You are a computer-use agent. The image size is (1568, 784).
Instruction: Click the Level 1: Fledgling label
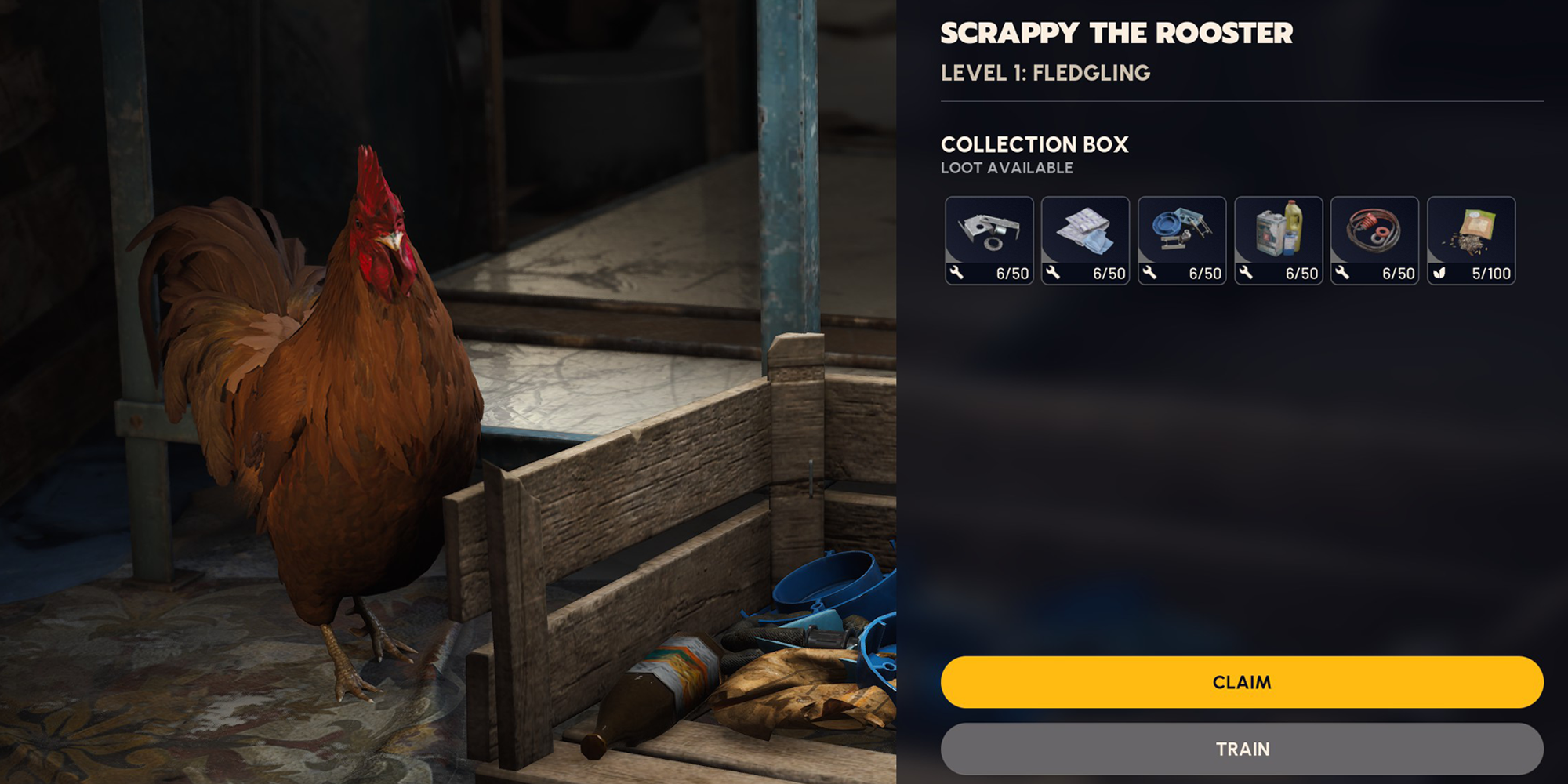pos(1045,72)
